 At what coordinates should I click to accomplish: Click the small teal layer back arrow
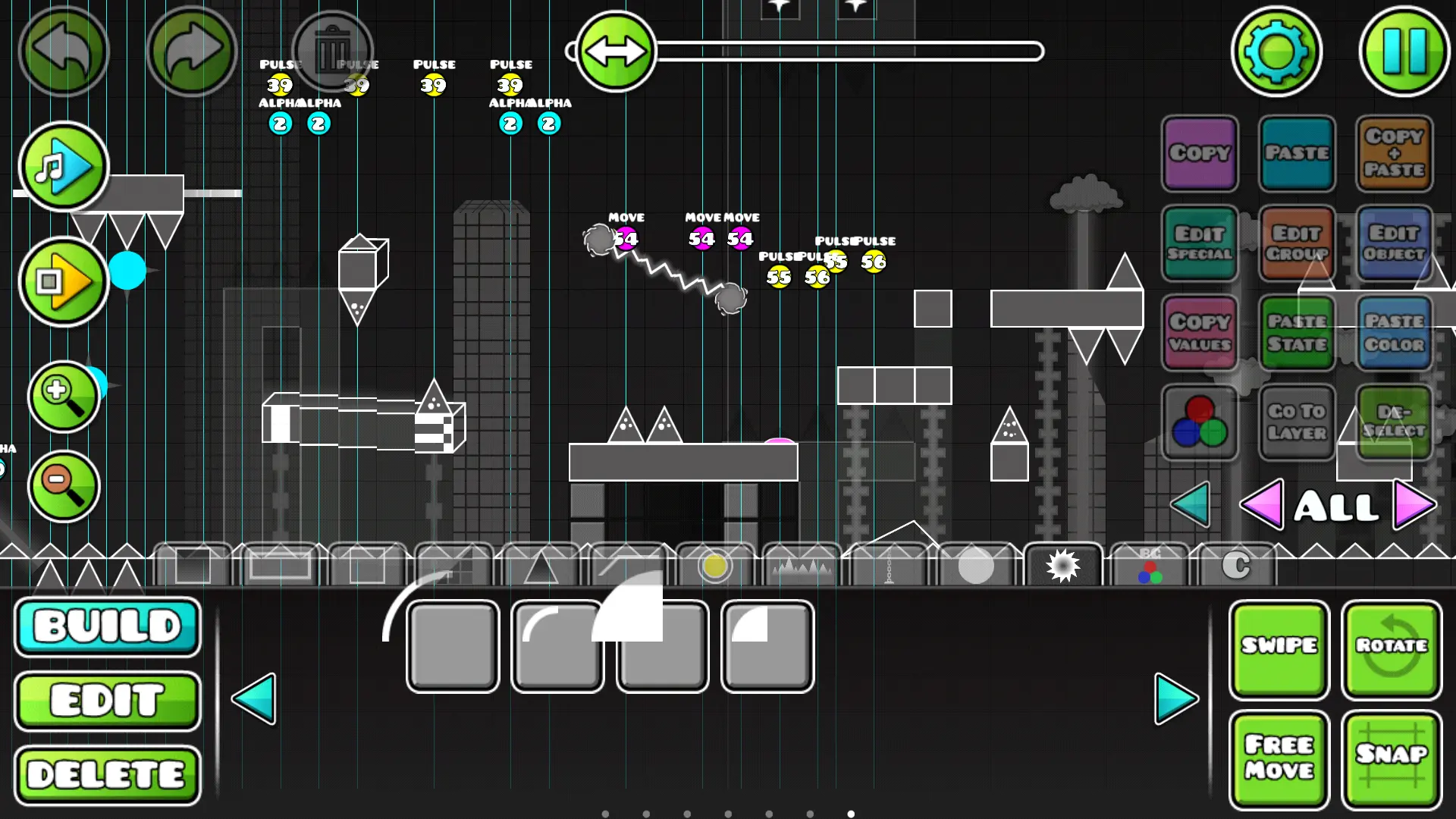pos(1191,506)
